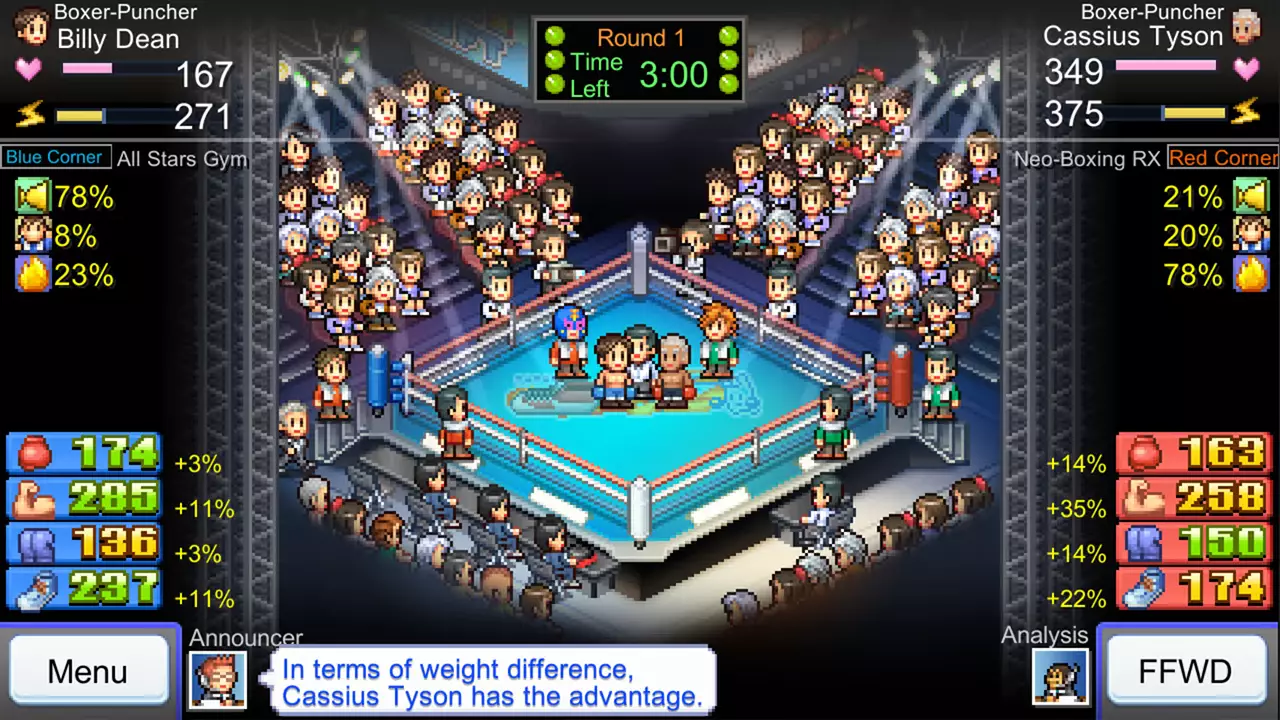Click the KO flame icon on the Red Corner side
Screen dimensions: 1280x720
point(1250,275)
